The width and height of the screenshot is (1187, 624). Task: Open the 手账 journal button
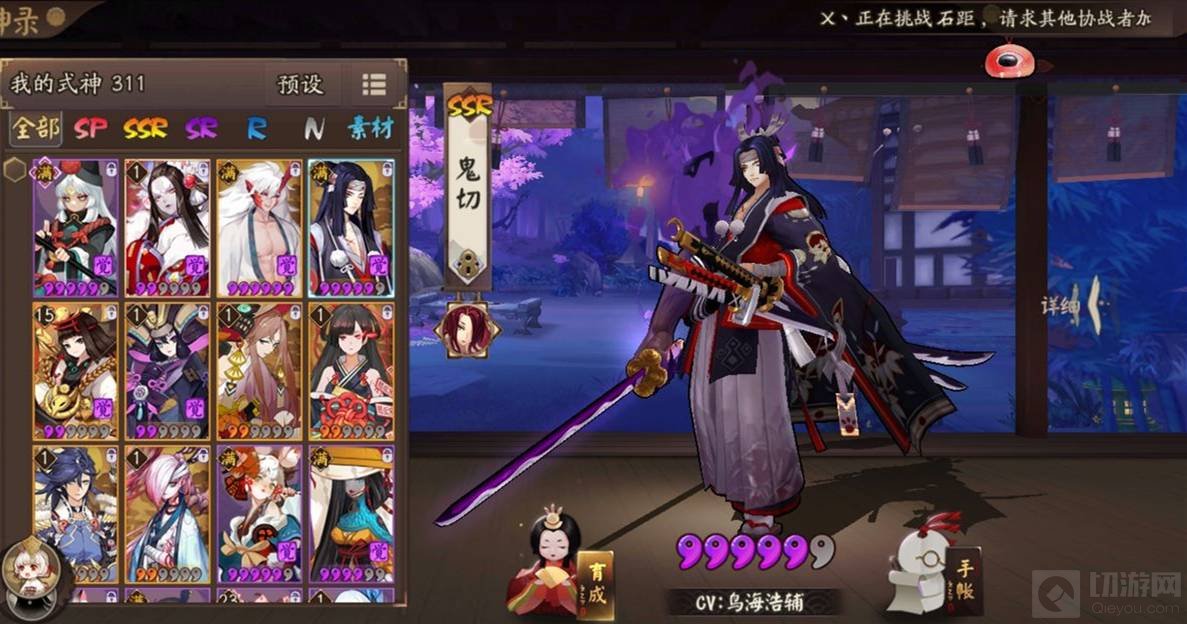(964, 579)
